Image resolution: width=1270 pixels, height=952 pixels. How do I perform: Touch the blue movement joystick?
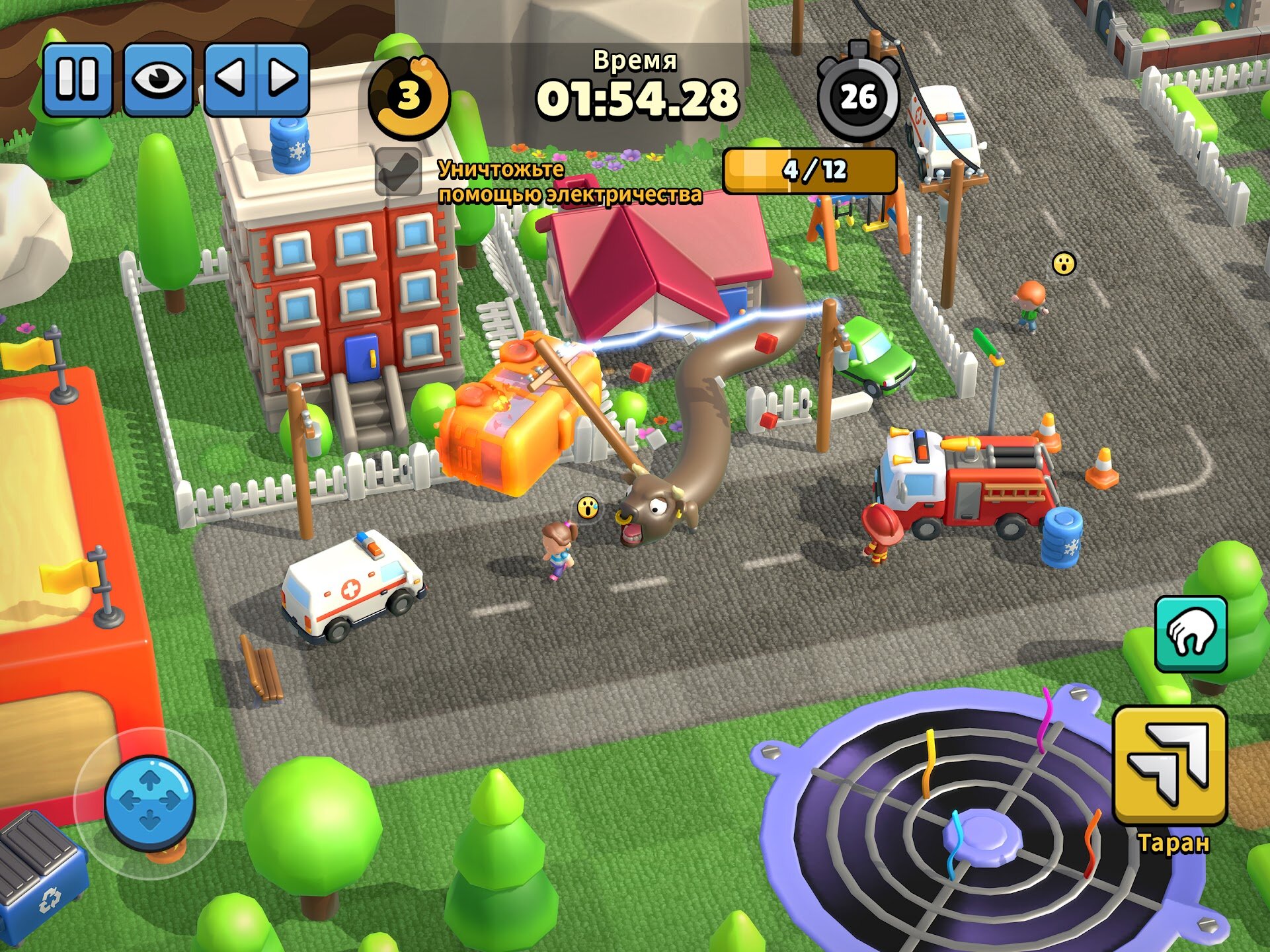click(x=150, y=802)
